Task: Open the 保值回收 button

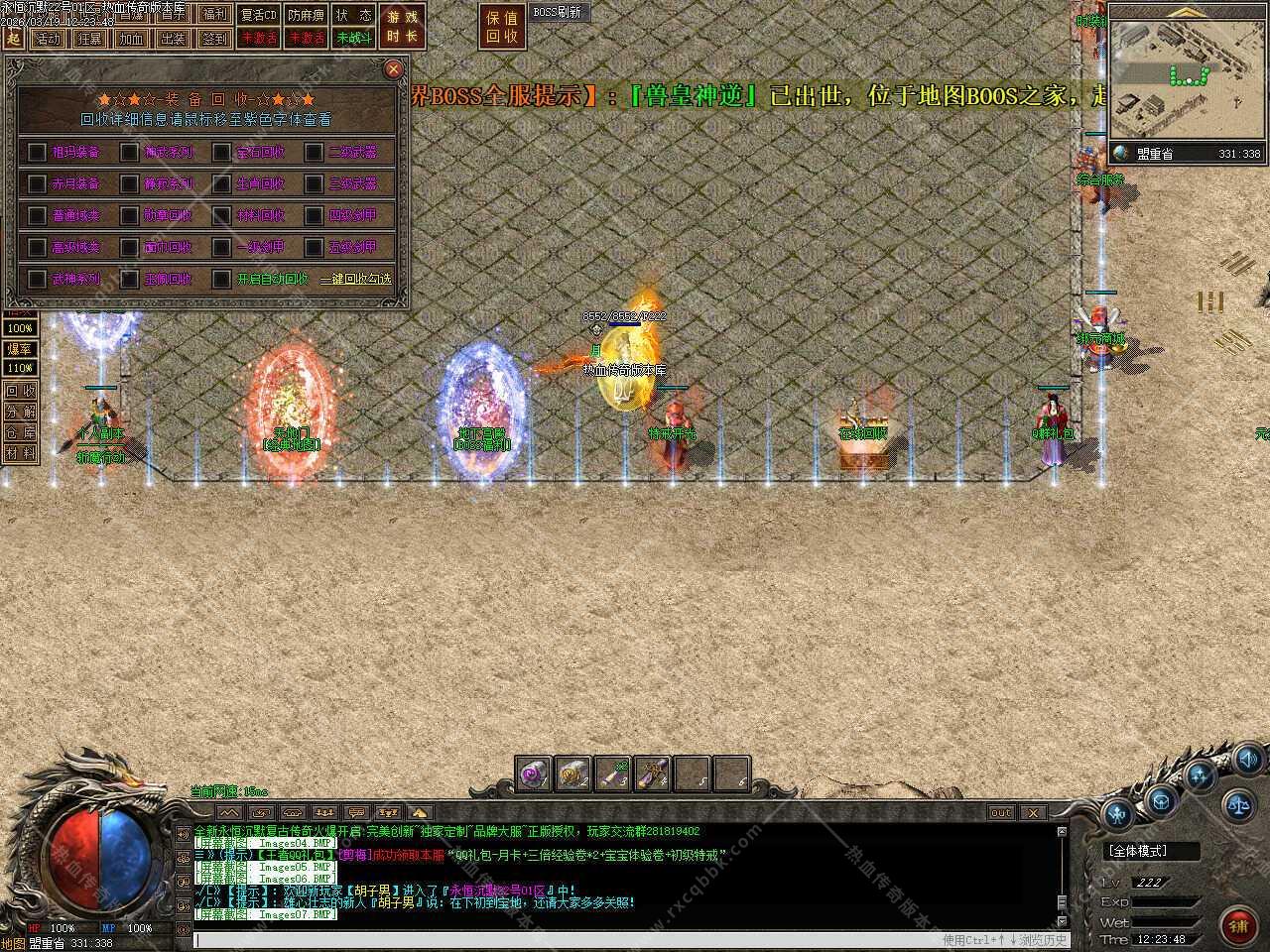Action: [x=502, y=27]
